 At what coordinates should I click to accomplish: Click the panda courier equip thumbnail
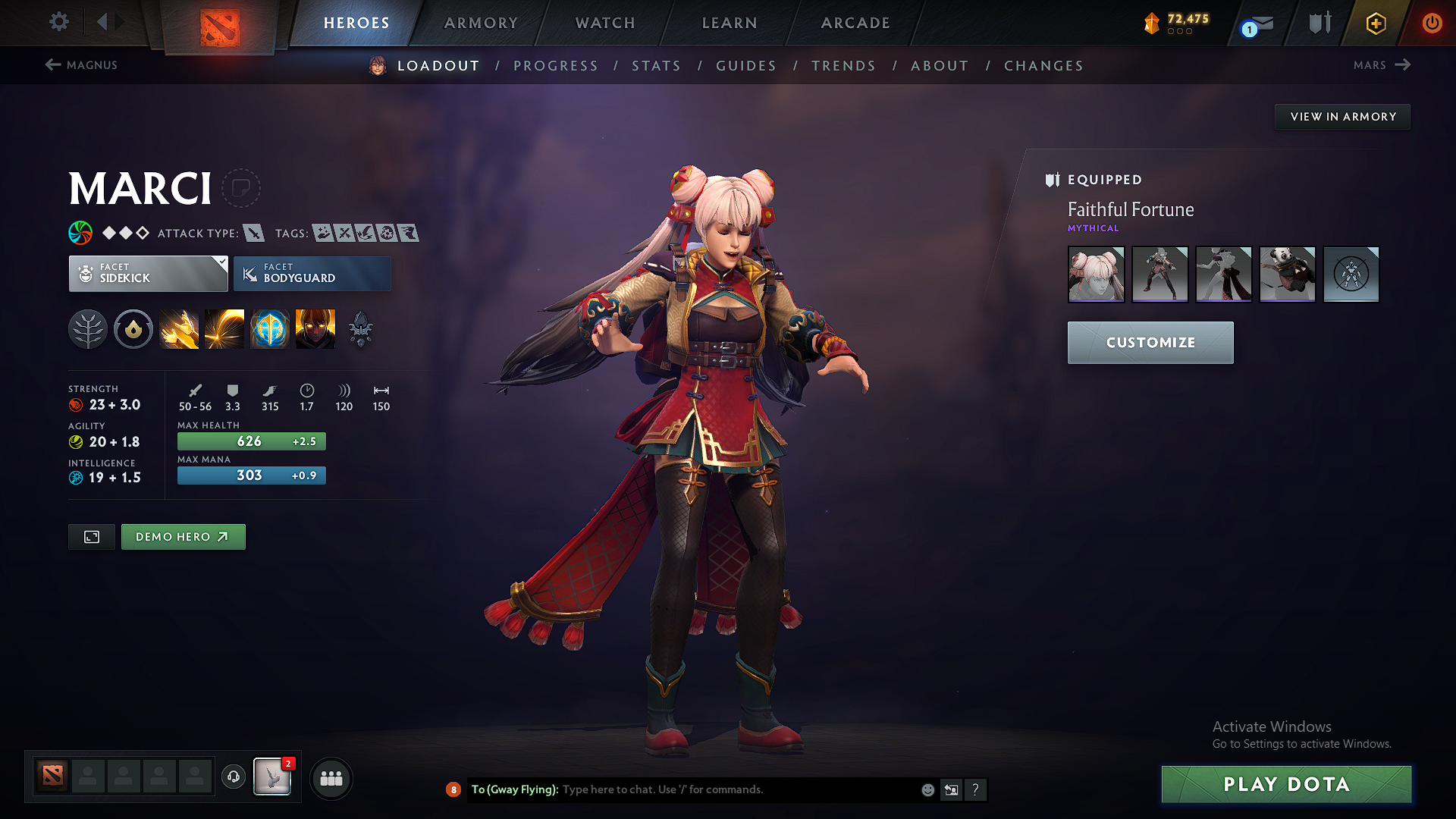click(x=1287, y=275)
